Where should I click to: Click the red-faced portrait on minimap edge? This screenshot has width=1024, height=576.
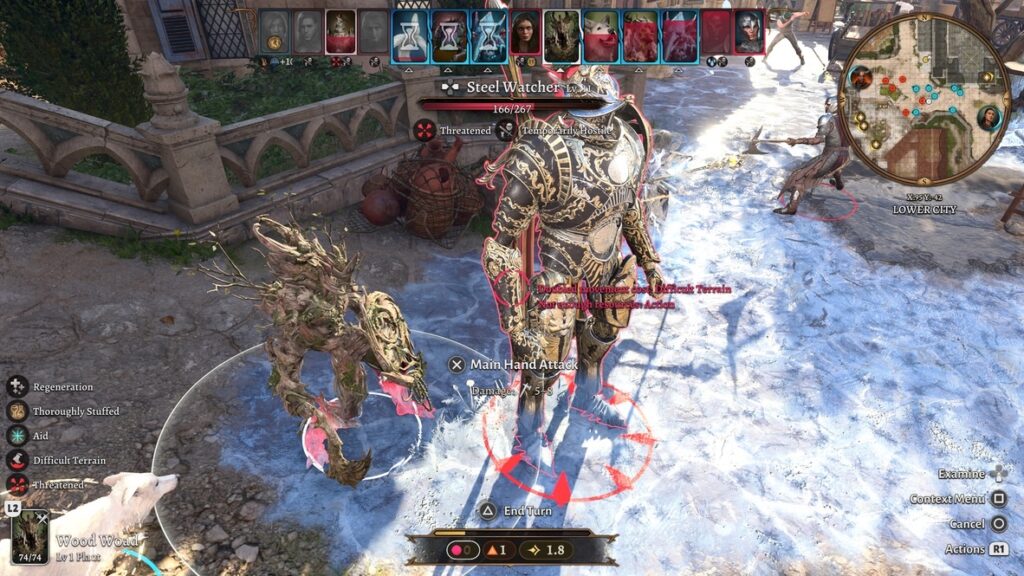coord(860,75)
